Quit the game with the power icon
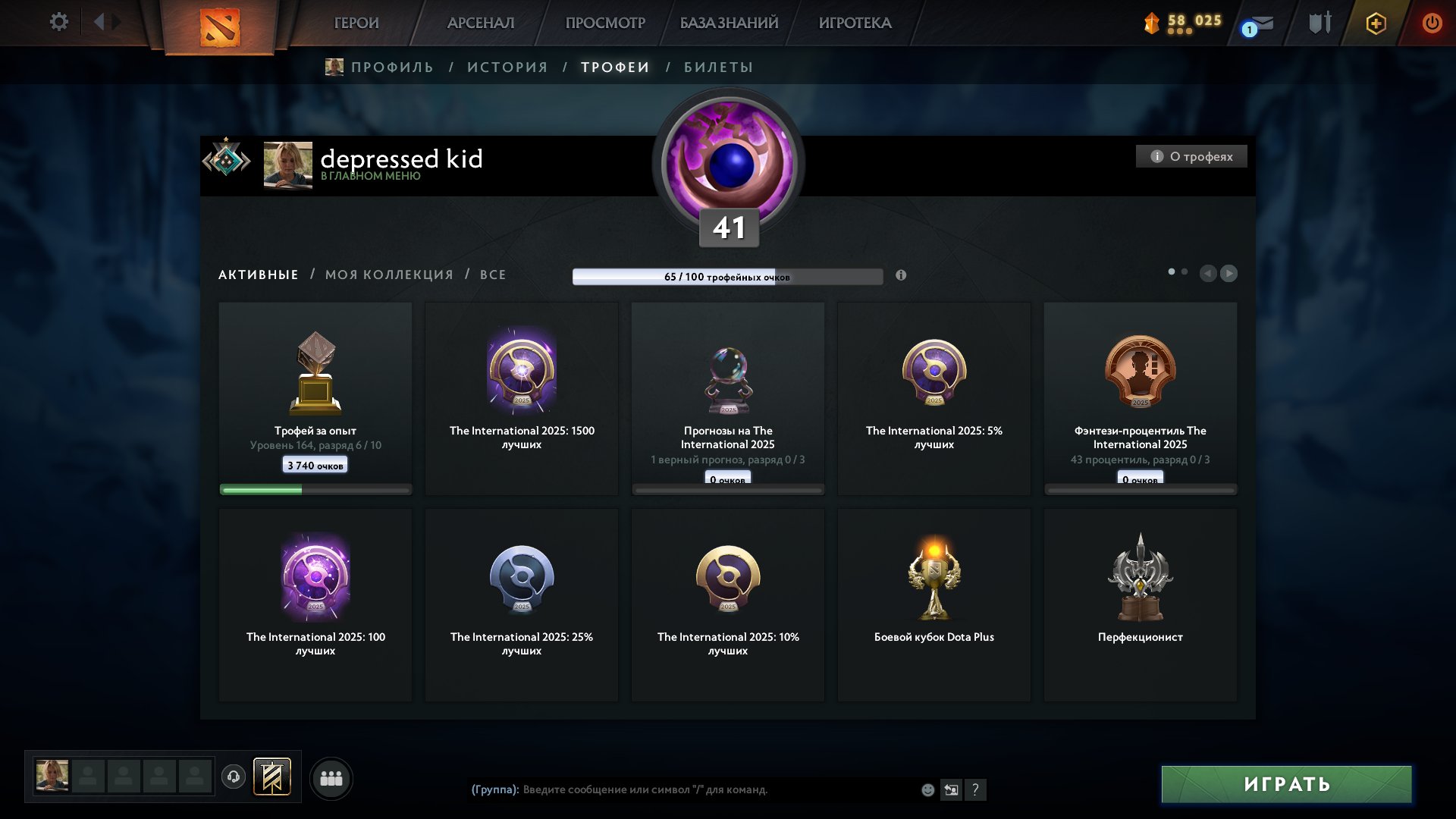Viewport: 1456px width, 819px height. coord(1432,23)
